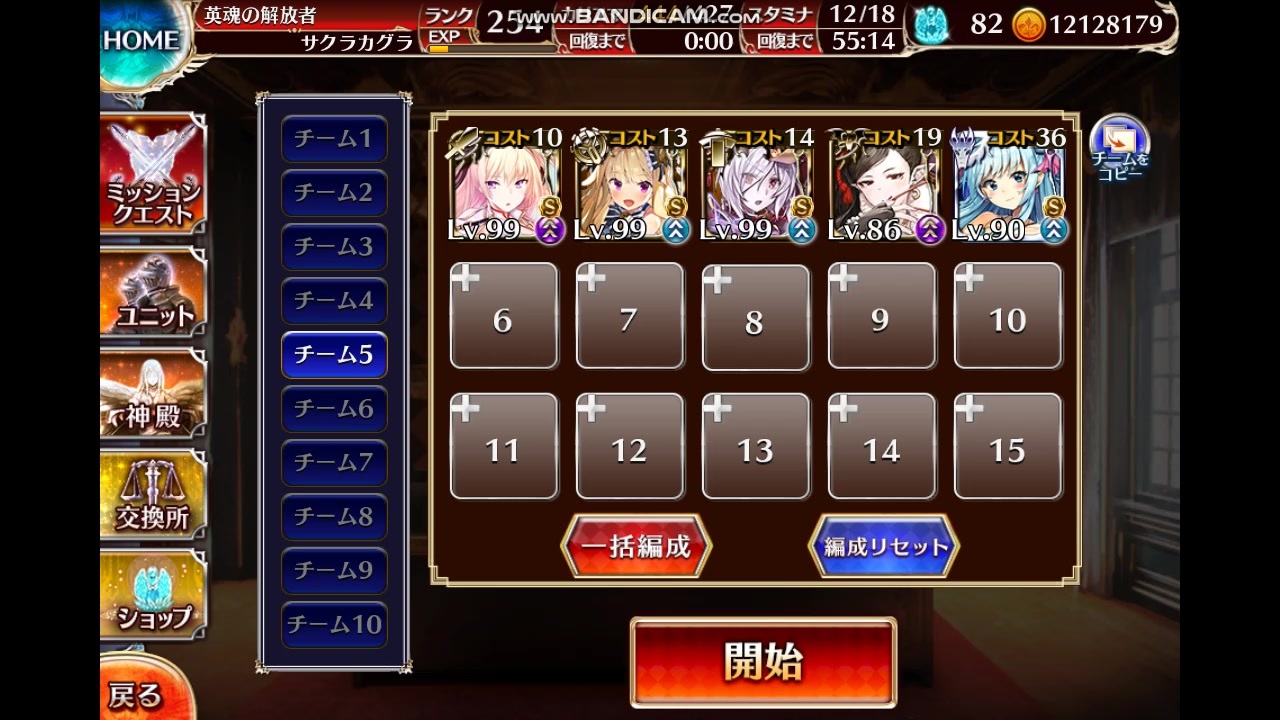Switch to the チーム1 tab

coord(334,140)
